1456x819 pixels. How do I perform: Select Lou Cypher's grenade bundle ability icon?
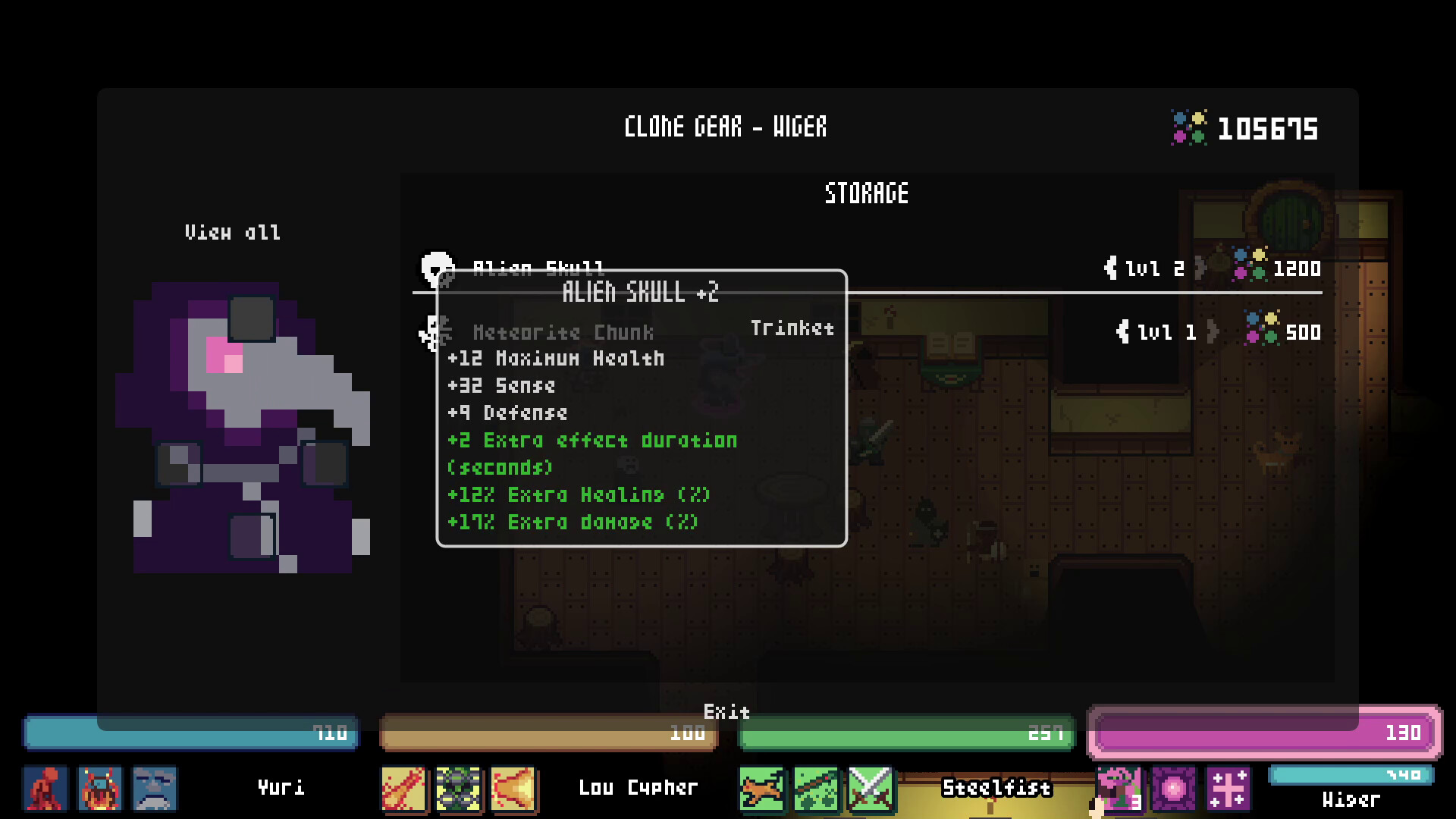(x=459, y=790)
